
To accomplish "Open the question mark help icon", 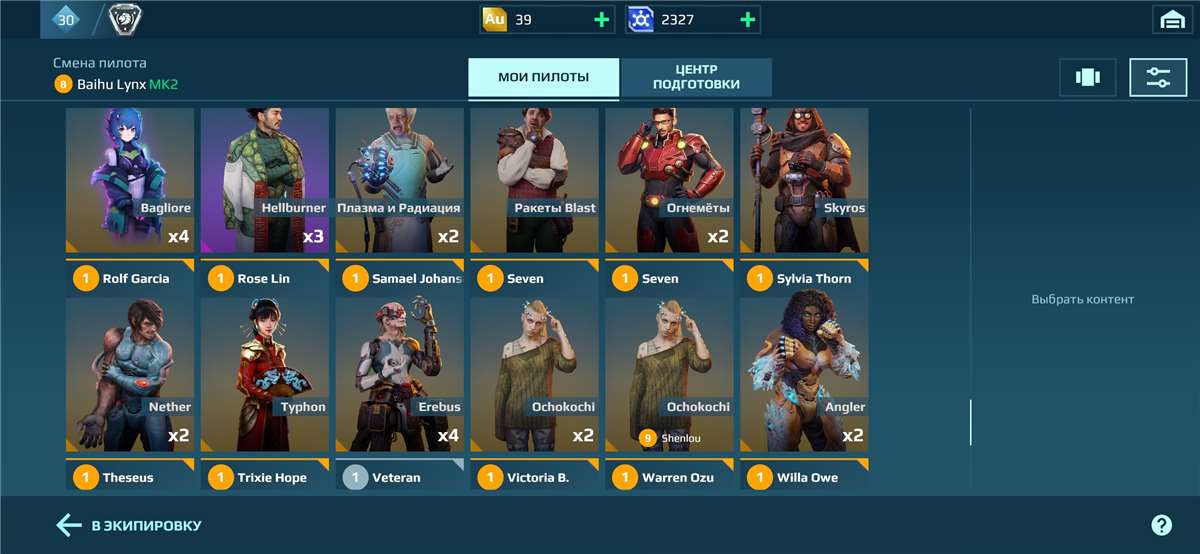I will (1161, 525).
